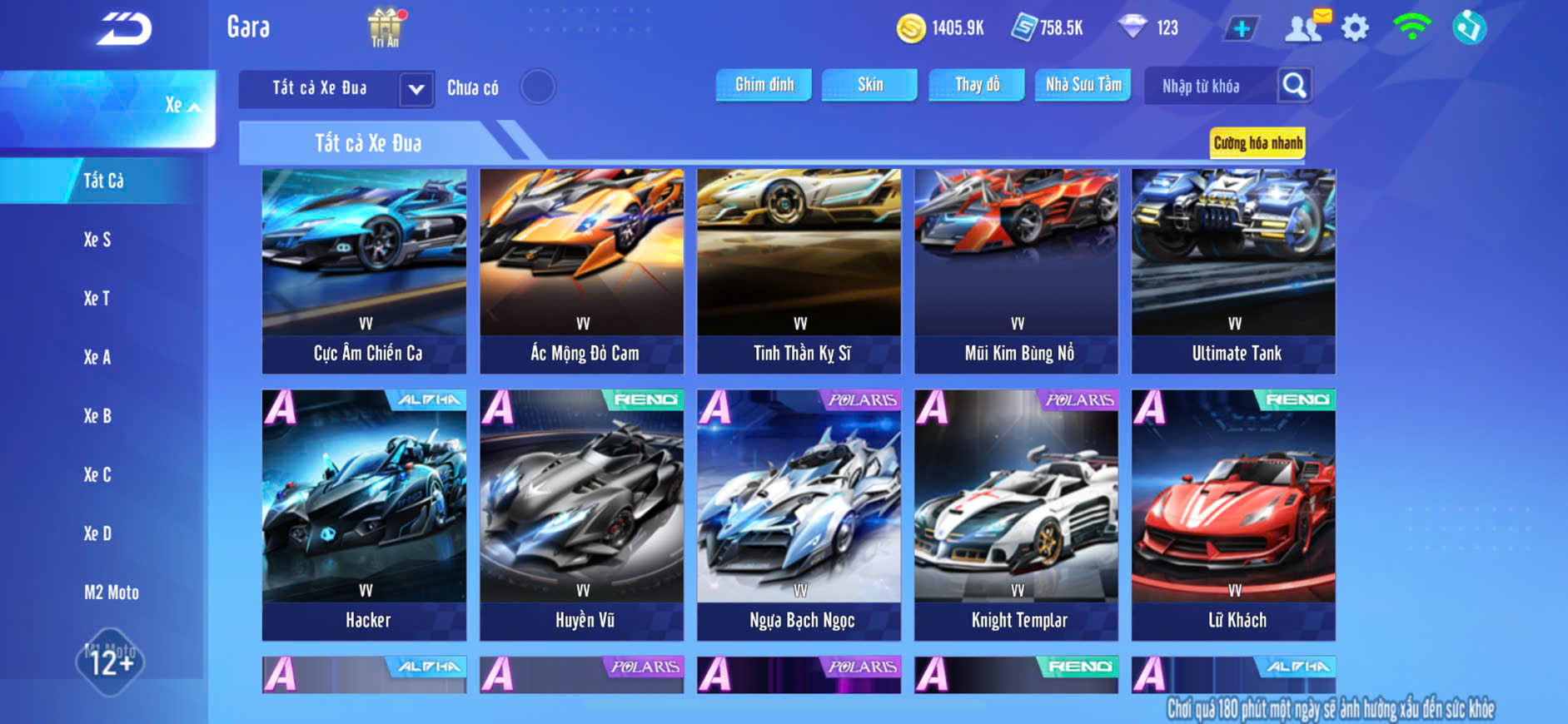Open the Tri Ân gift box

[x=386, y=27]
